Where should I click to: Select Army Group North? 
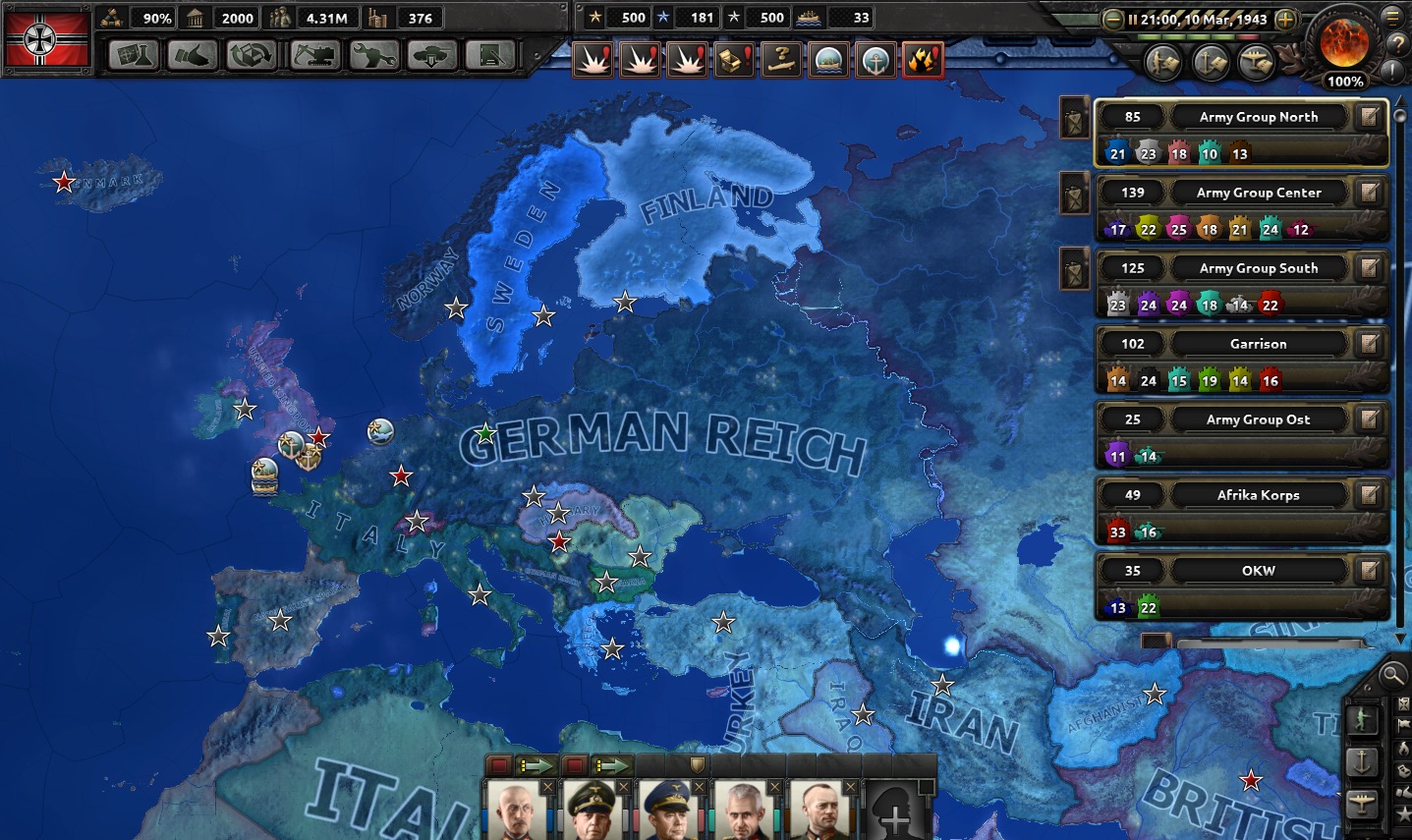(x=1258, y=117)
